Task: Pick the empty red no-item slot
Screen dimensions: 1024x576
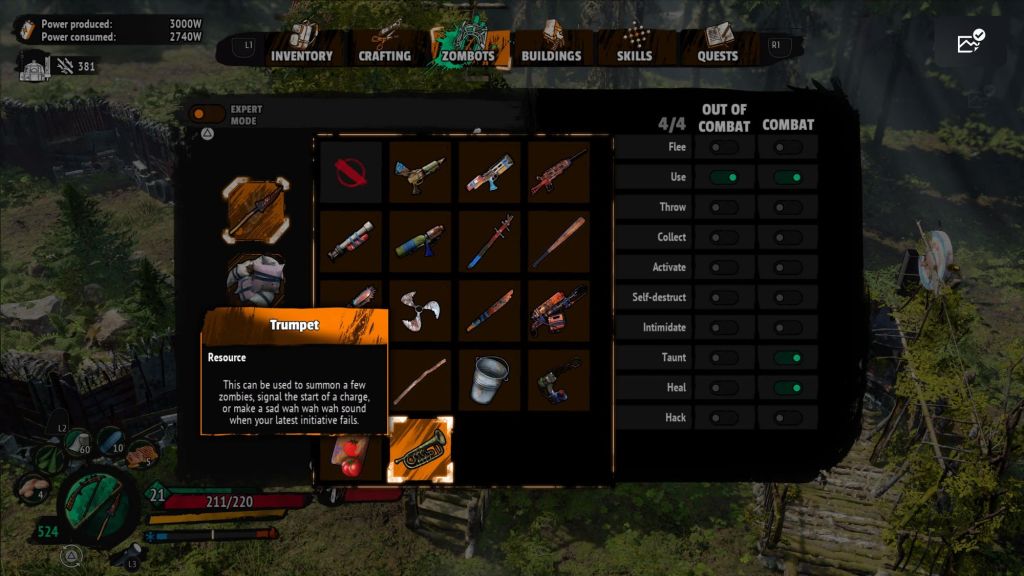Action: click(351, 172)
